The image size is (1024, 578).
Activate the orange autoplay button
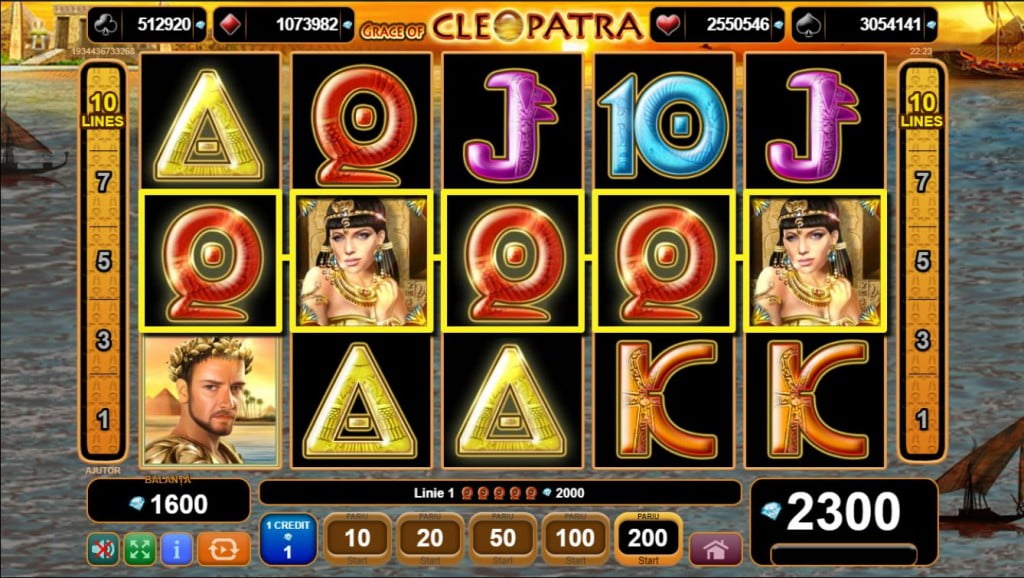(223, 549)
